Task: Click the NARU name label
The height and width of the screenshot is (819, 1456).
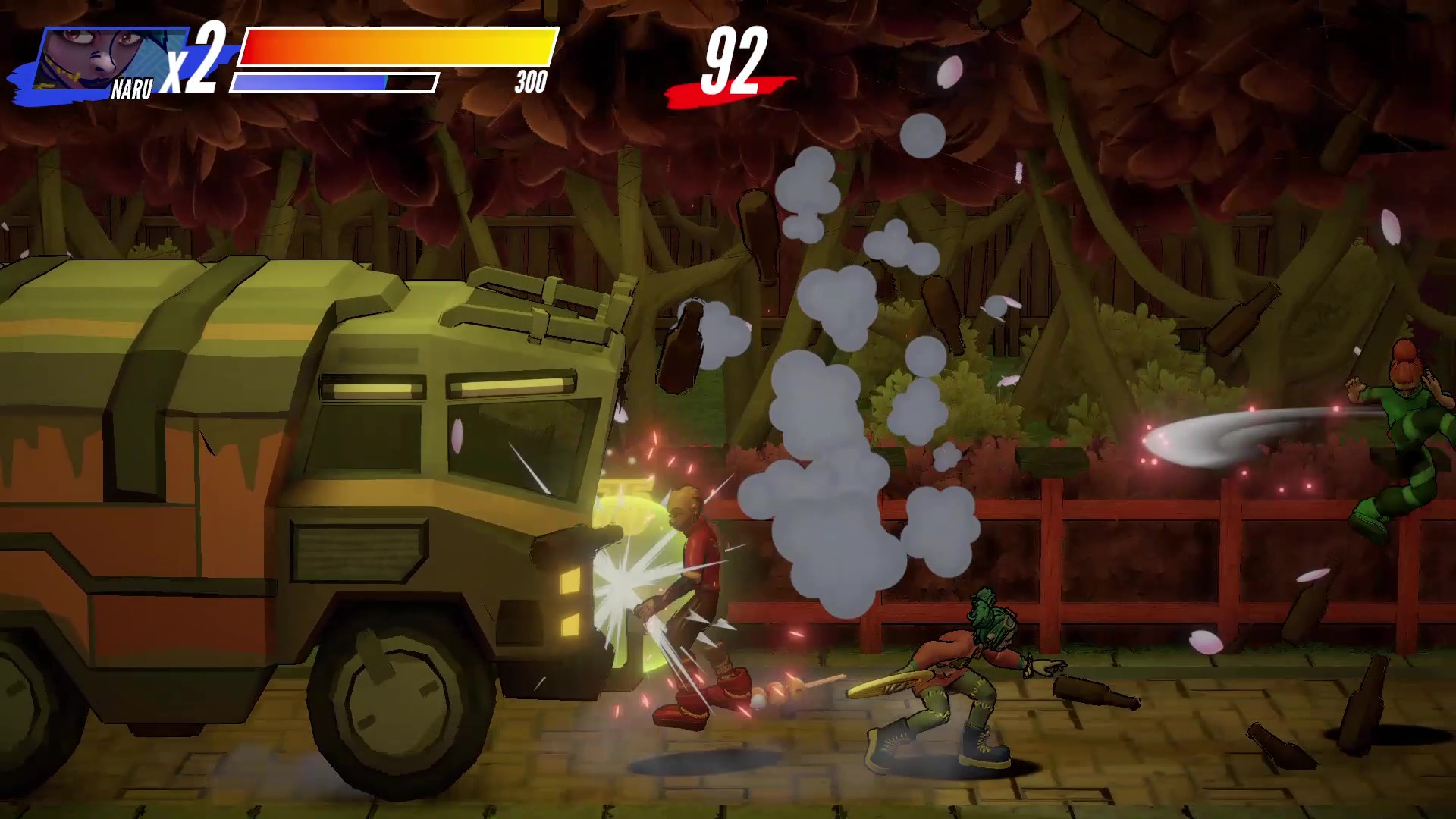Action: [133, 89]
